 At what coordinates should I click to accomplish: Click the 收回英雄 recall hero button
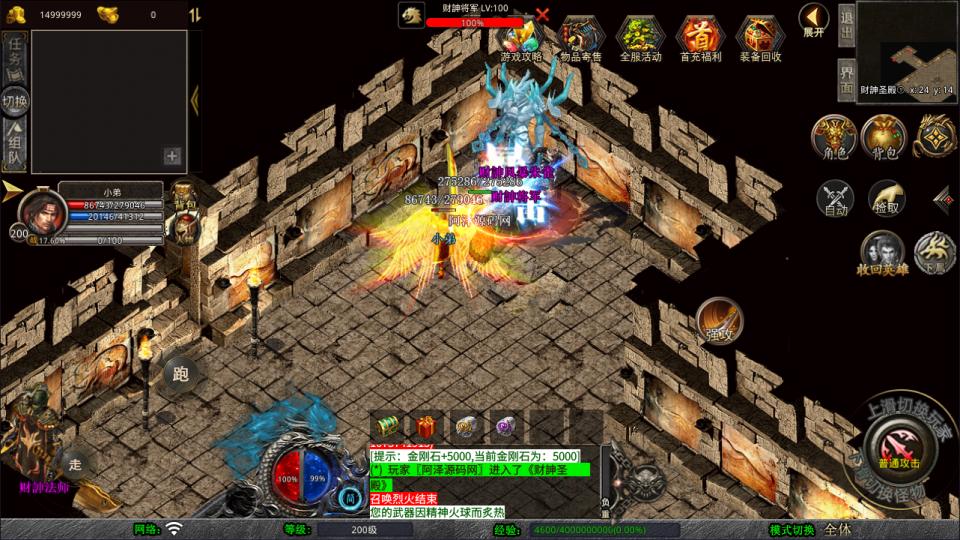coord(882,253)
